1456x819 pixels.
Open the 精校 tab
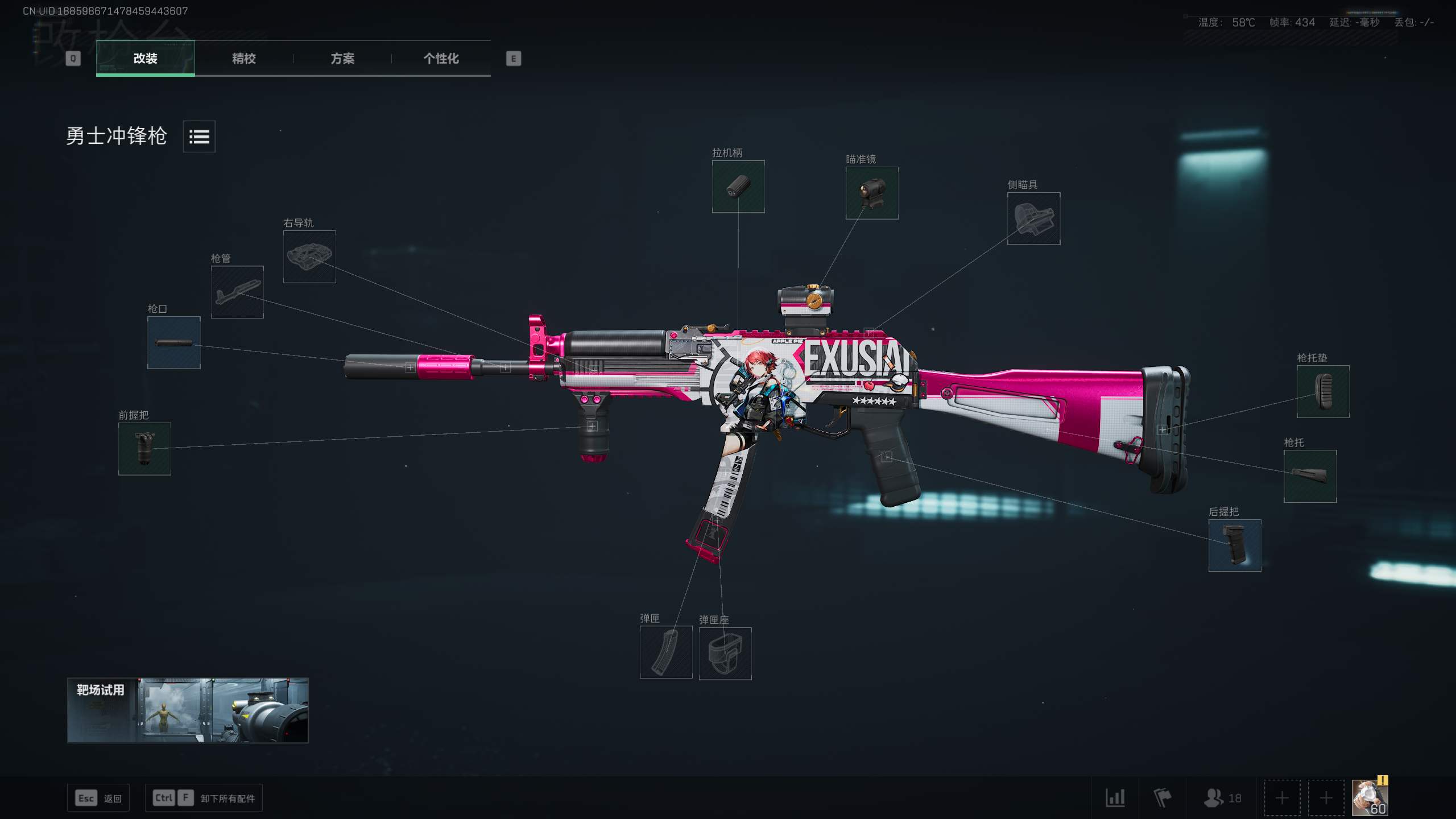point(243,58)
